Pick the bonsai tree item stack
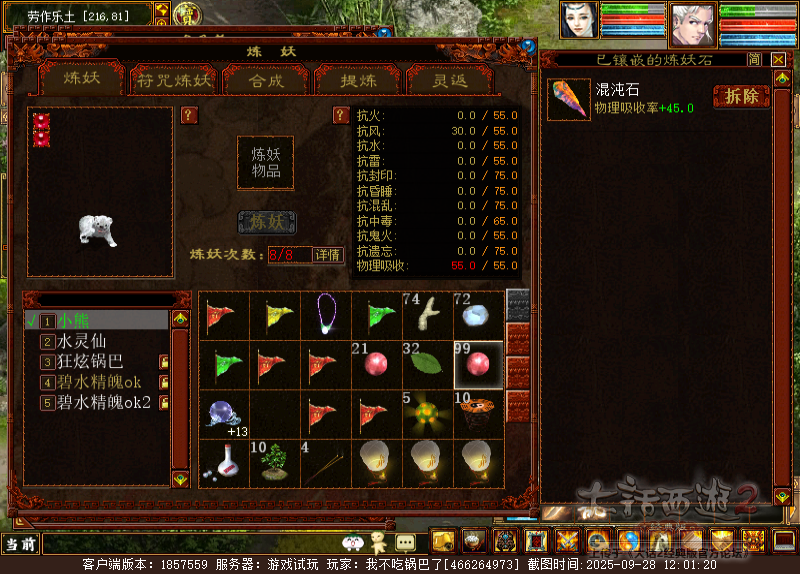Viewport: 800px width, 574px height. point(273,461)
